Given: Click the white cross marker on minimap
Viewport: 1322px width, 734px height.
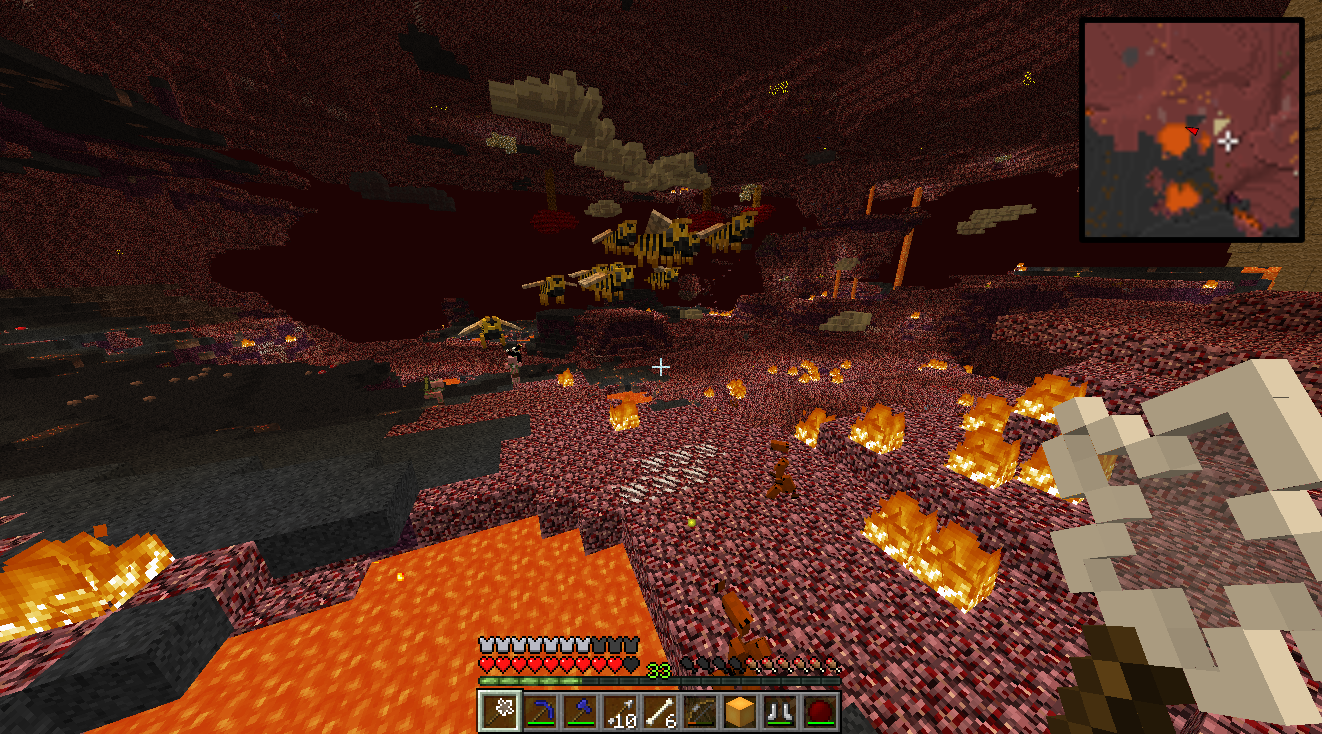Looking at the screenshot, I should tap(1228, 141).
